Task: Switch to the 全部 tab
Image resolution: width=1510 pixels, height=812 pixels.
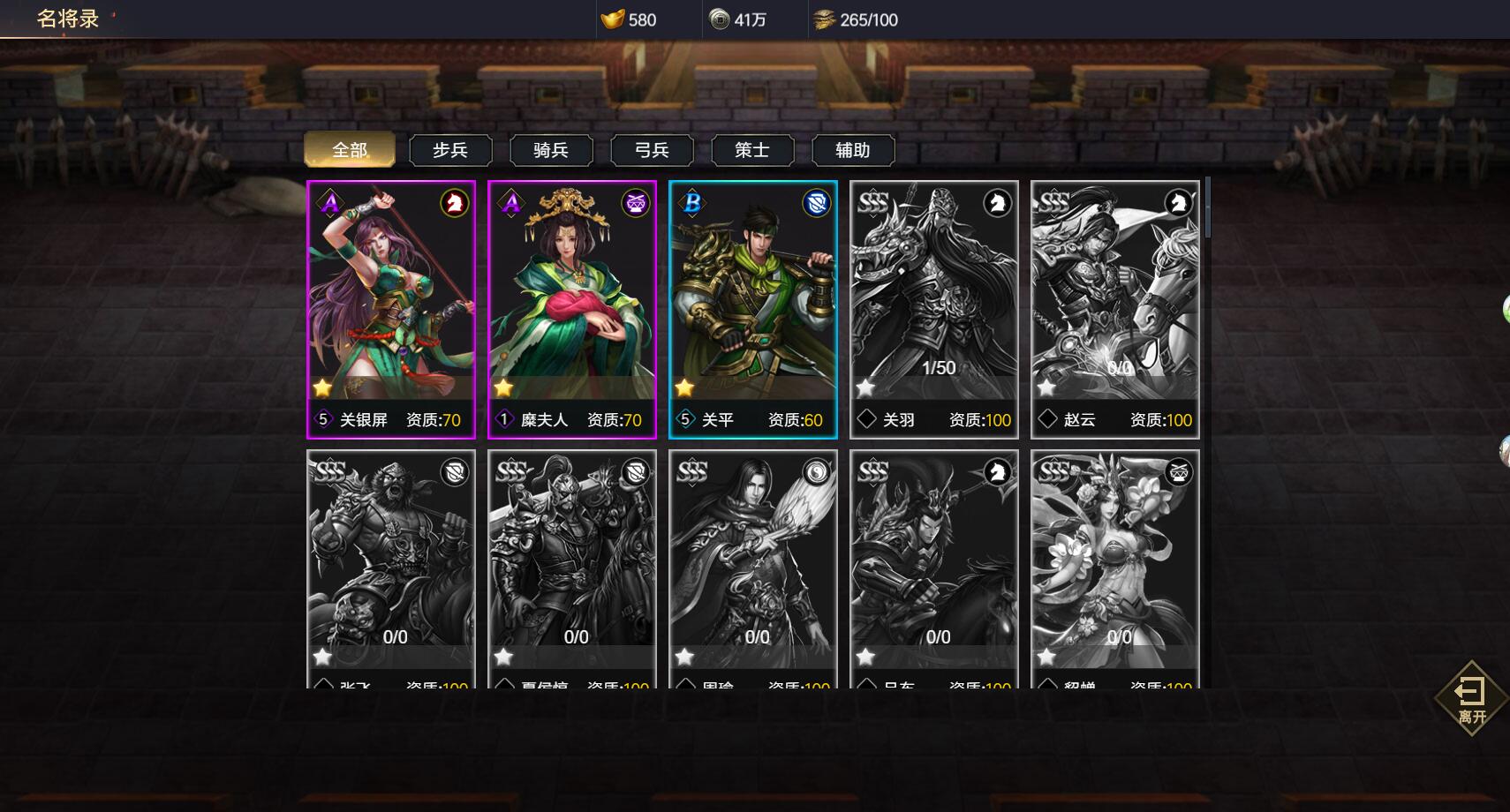Action: point(349,150)
